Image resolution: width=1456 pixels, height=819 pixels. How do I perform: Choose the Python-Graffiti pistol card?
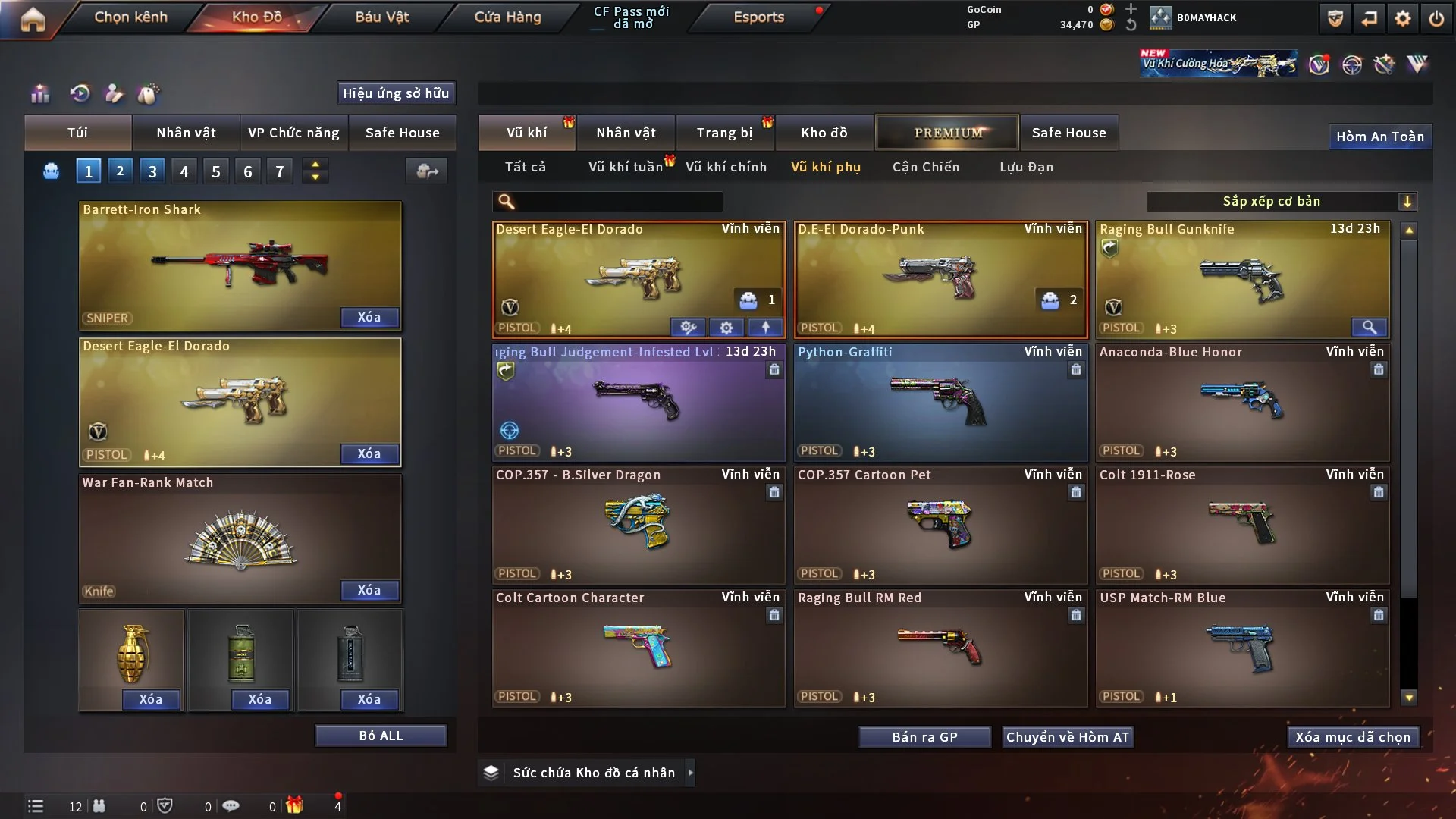940,403
